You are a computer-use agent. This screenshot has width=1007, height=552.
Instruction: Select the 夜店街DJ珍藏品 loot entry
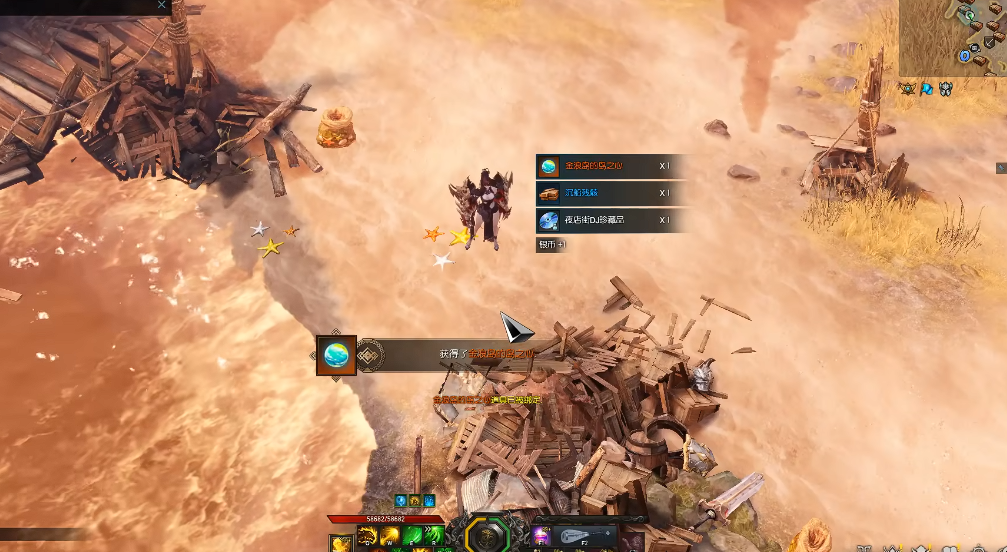click(610, 220)
